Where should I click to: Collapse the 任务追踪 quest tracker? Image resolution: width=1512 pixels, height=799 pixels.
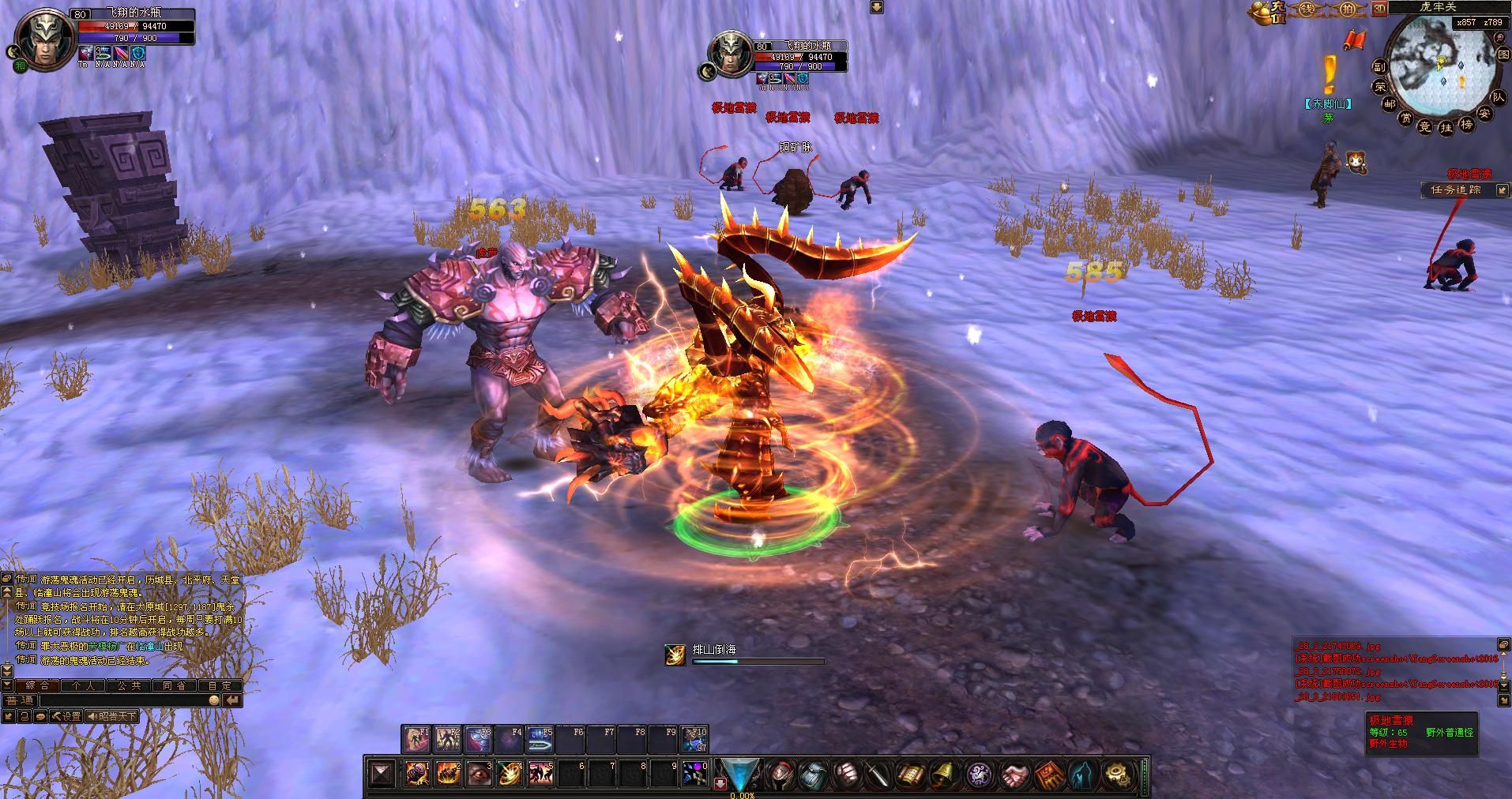(x=1501, y=190)
